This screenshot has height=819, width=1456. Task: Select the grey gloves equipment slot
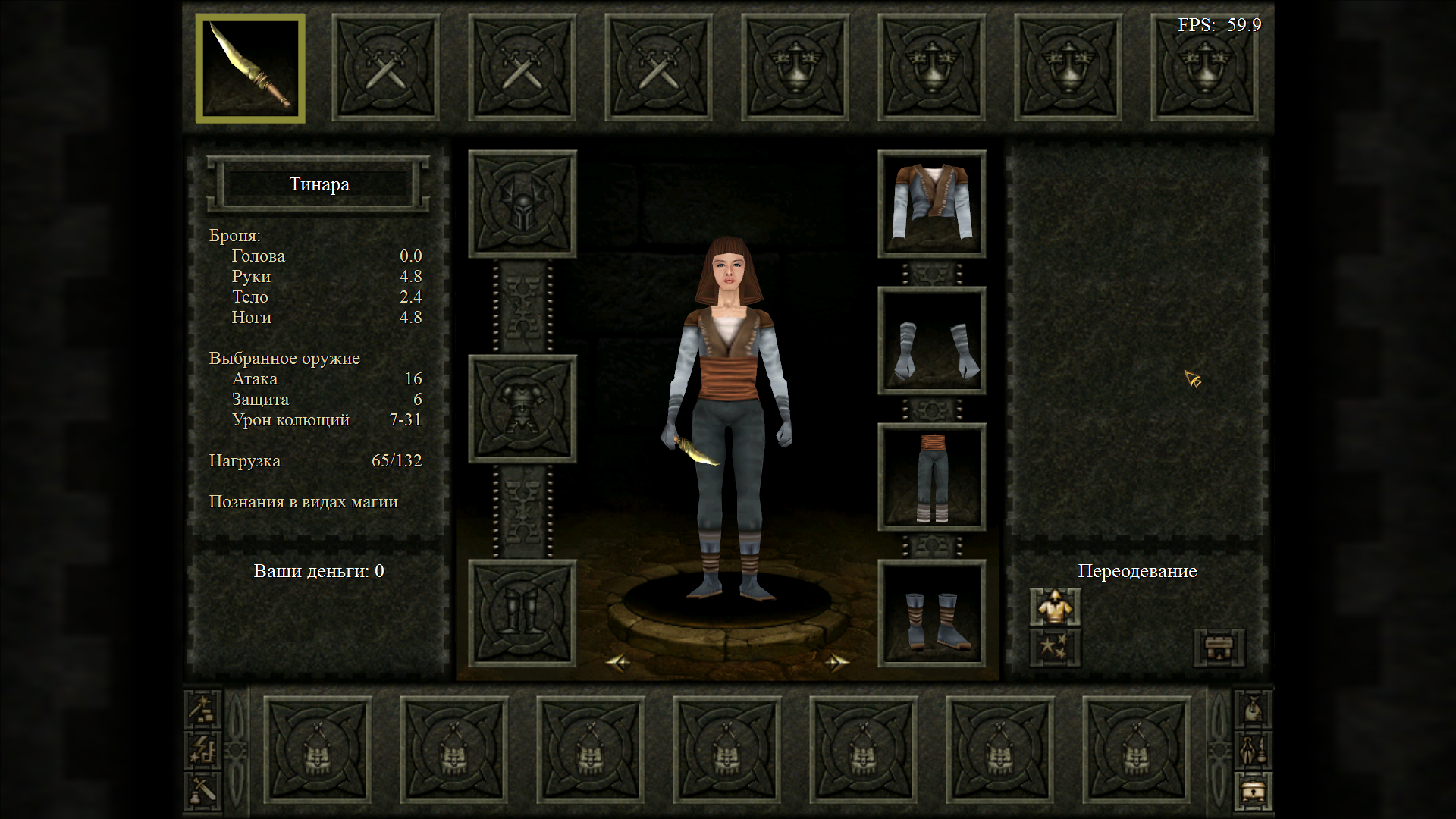932,340
